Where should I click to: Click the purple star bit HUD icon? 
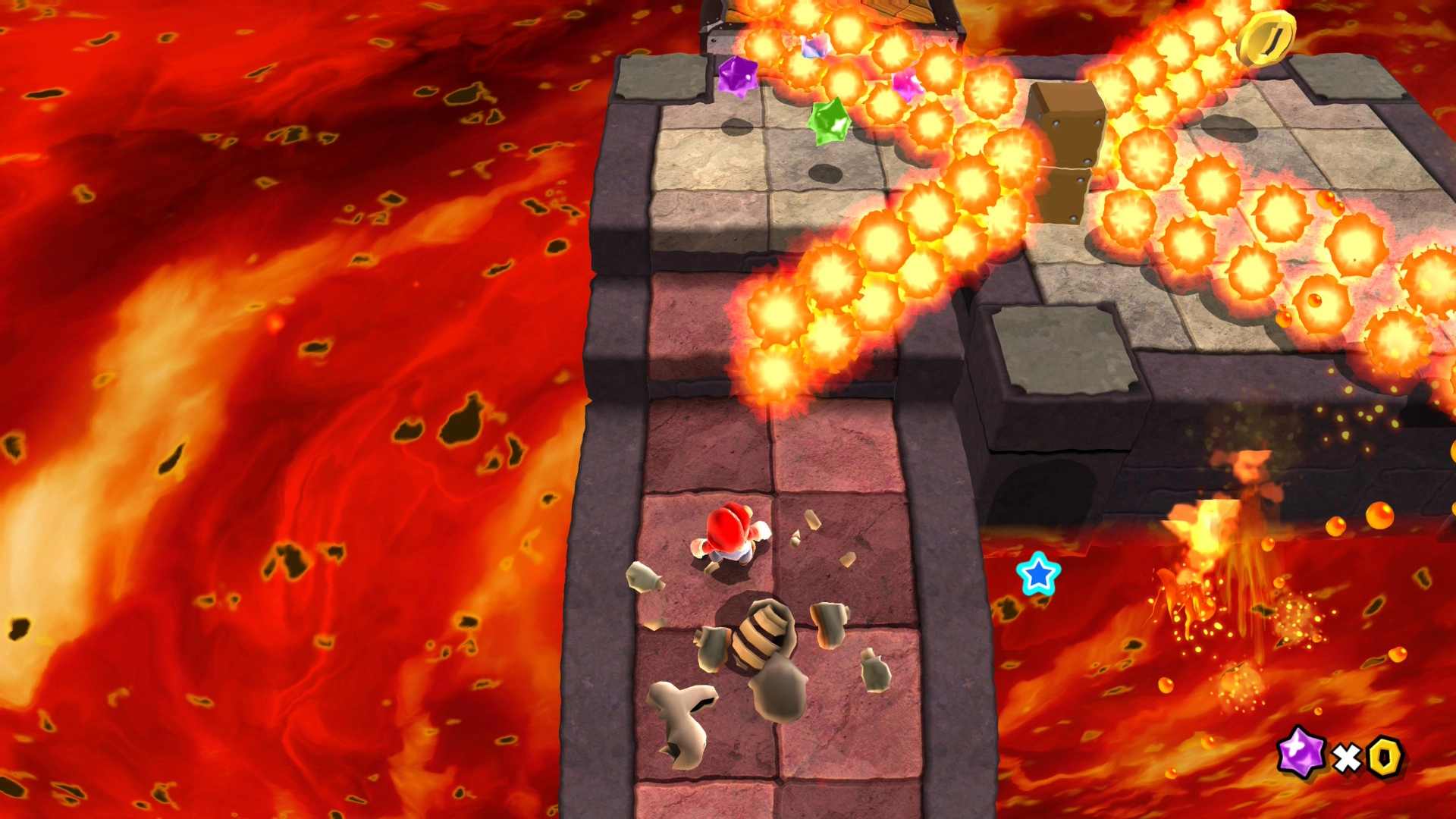1301,752
